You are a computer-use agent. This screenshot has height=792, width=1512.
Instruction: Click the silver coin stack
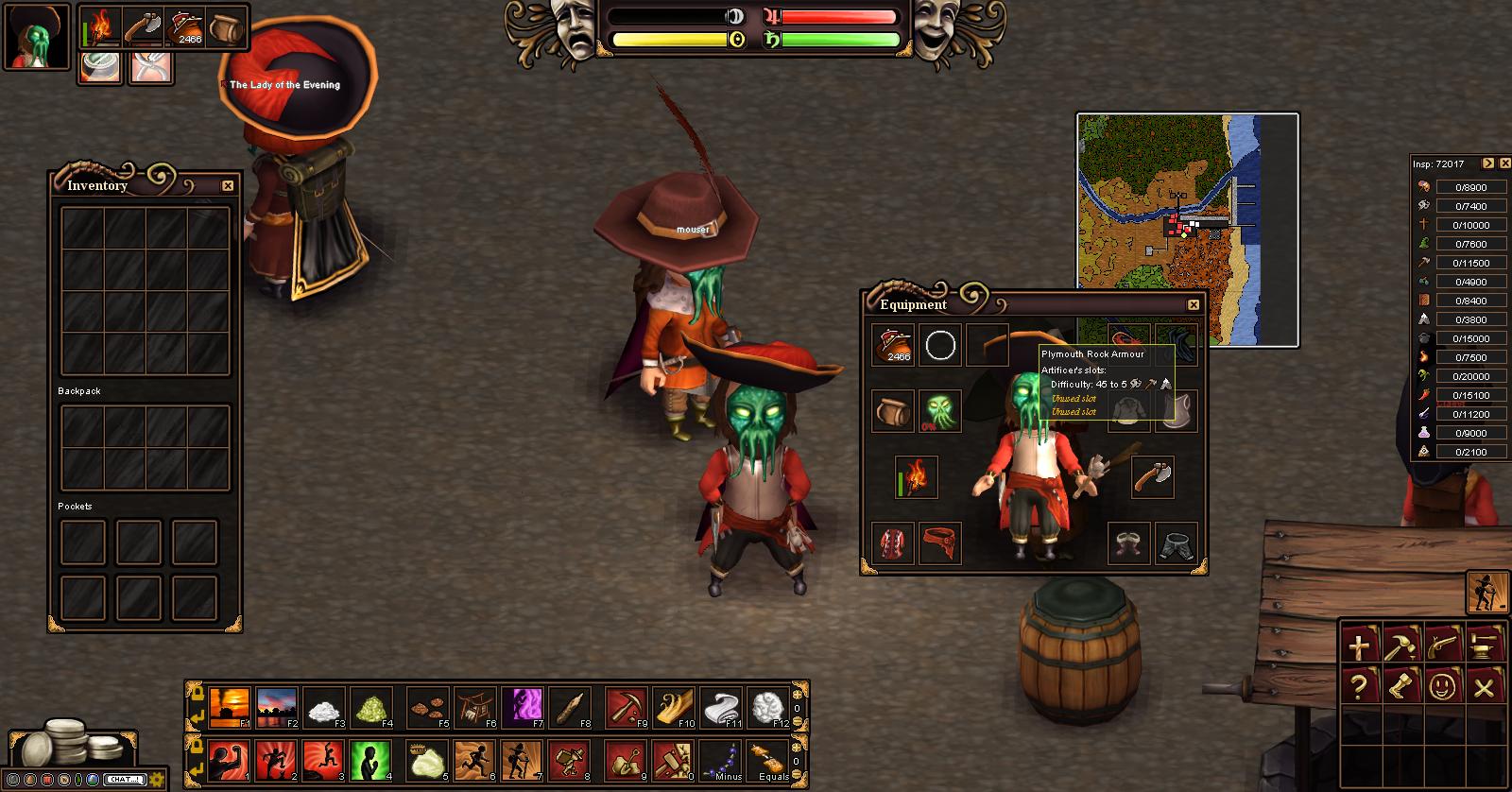click(x=68, y=745)
